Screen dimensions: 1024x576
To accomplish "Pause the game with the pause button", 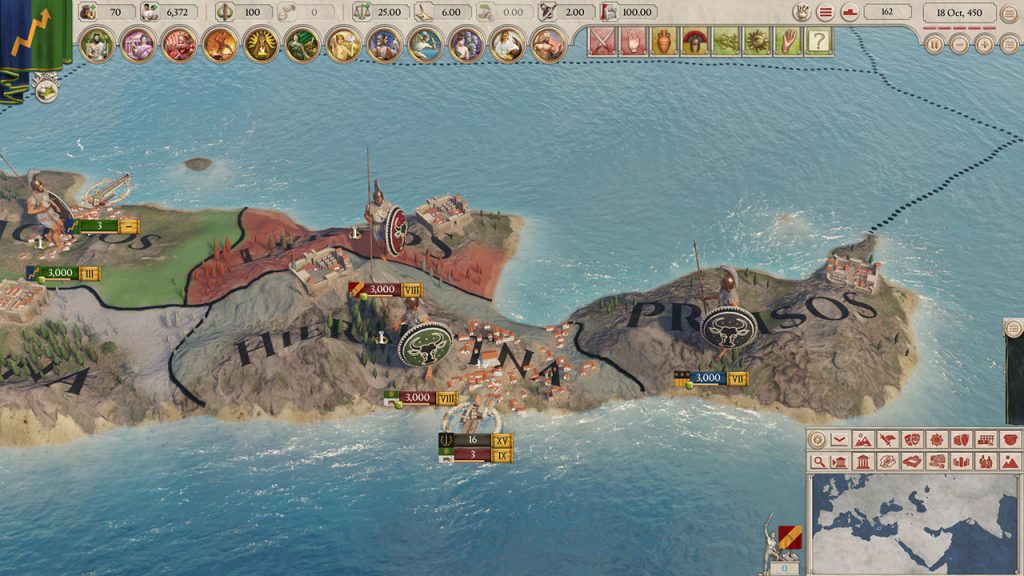I will (935, 44).
